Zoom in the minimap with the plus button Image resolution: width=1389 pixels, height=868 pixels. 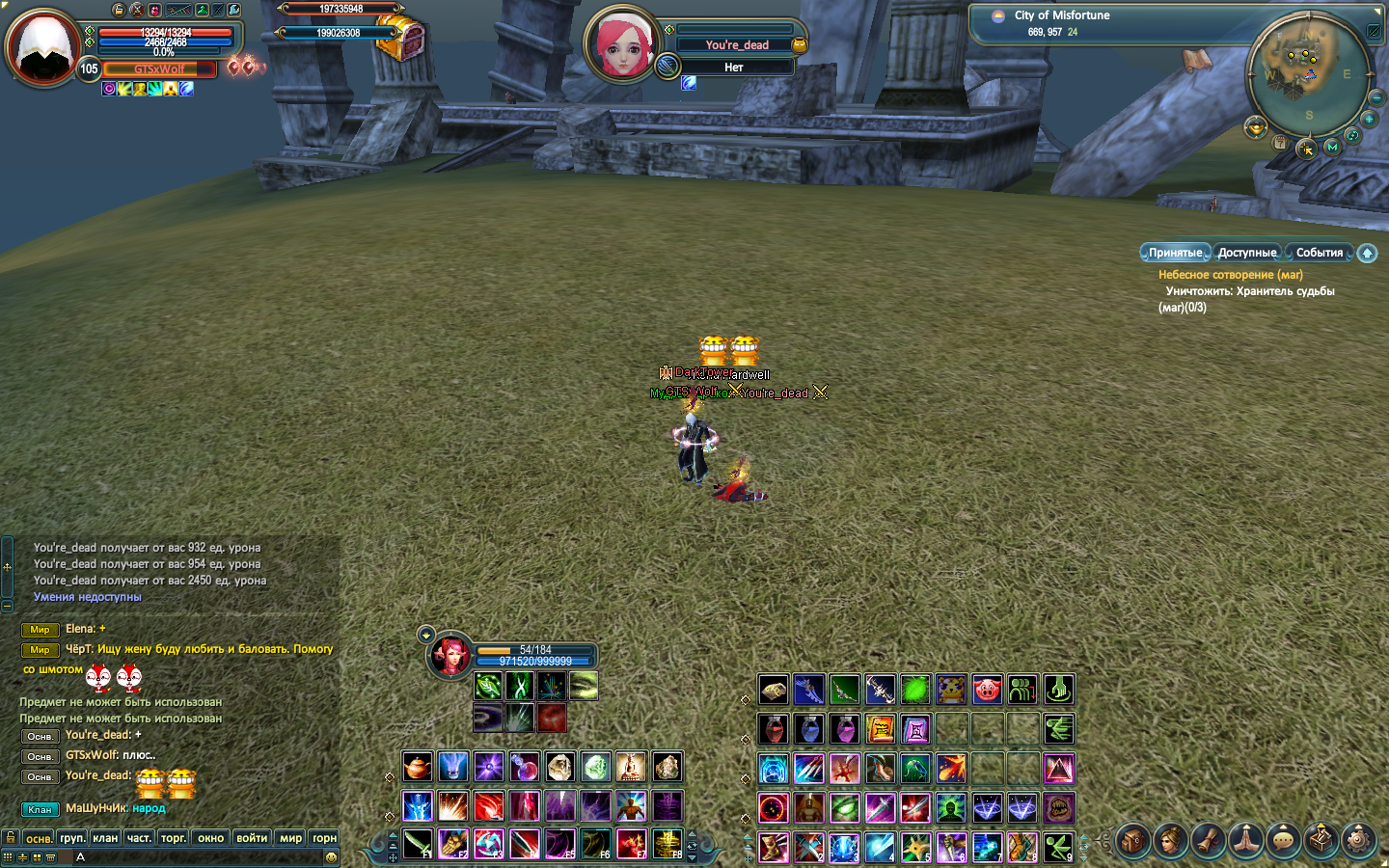(1369, 119)
